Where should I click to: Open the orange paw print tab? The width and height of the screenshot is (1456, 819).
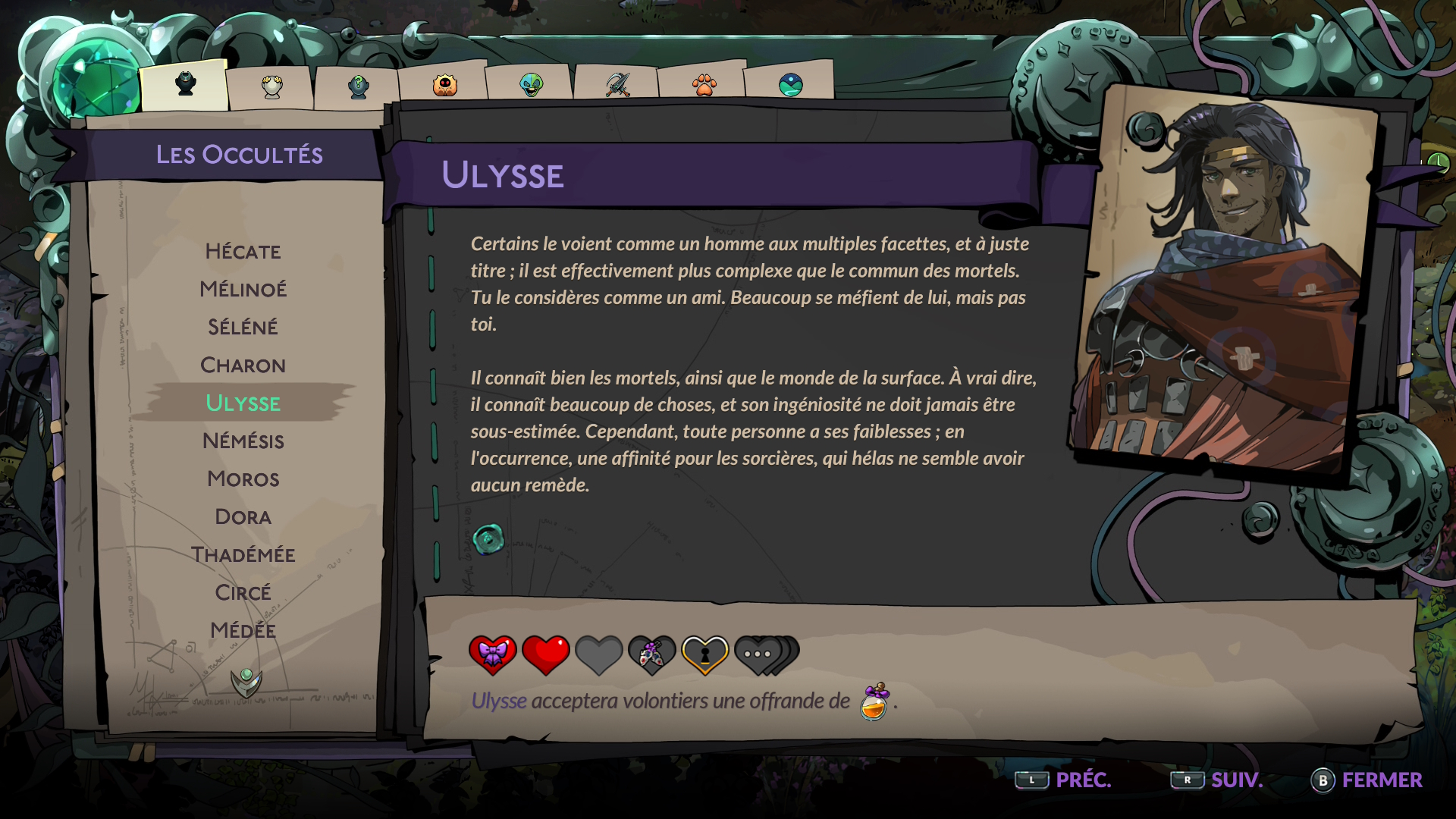(704, 84)
